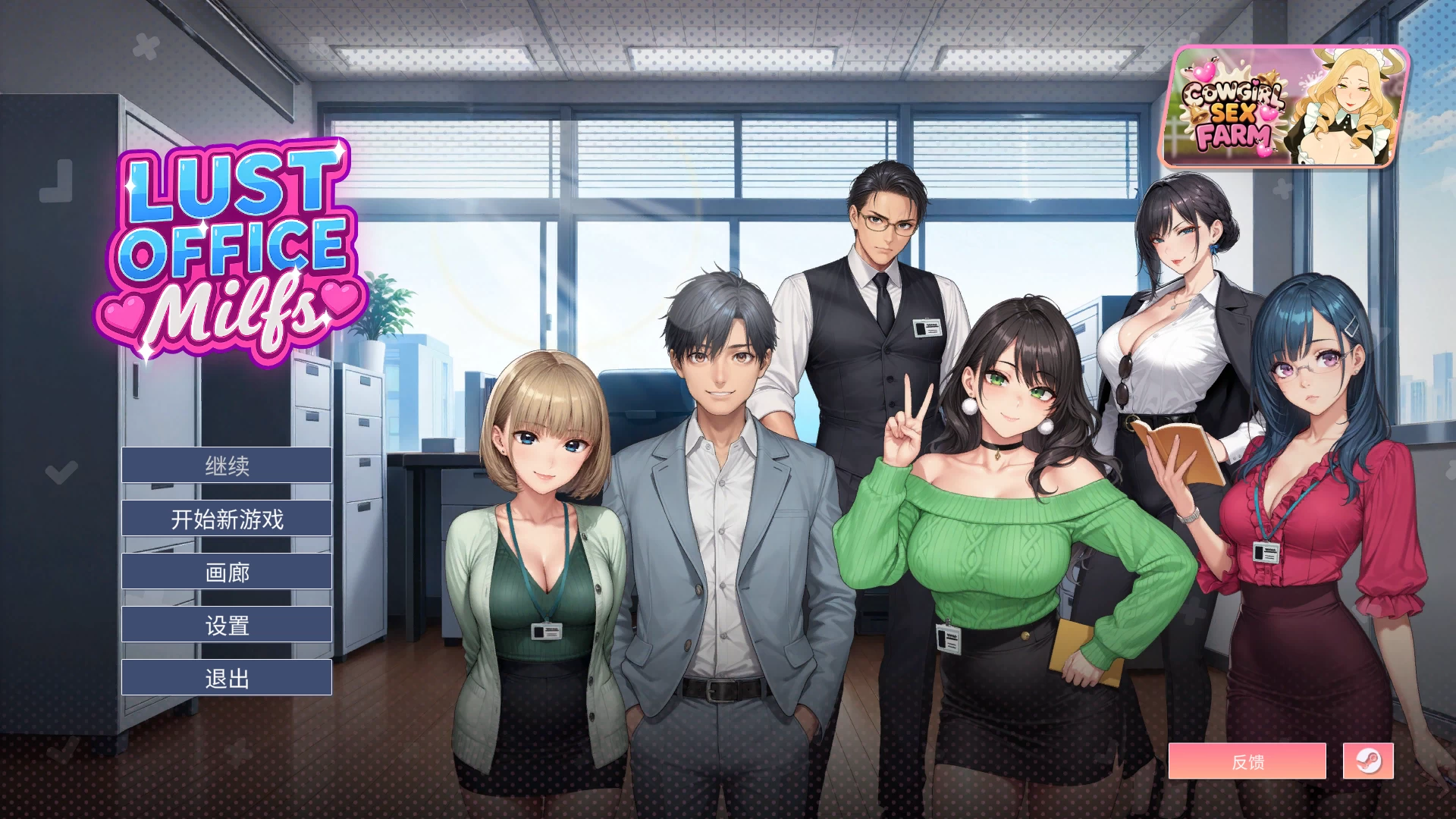Image resolution: width=1456 pixels, height=819 pixels.
Task: Open the 设置 settings menu
Action: pyautogui.click(x=226, y=624)
